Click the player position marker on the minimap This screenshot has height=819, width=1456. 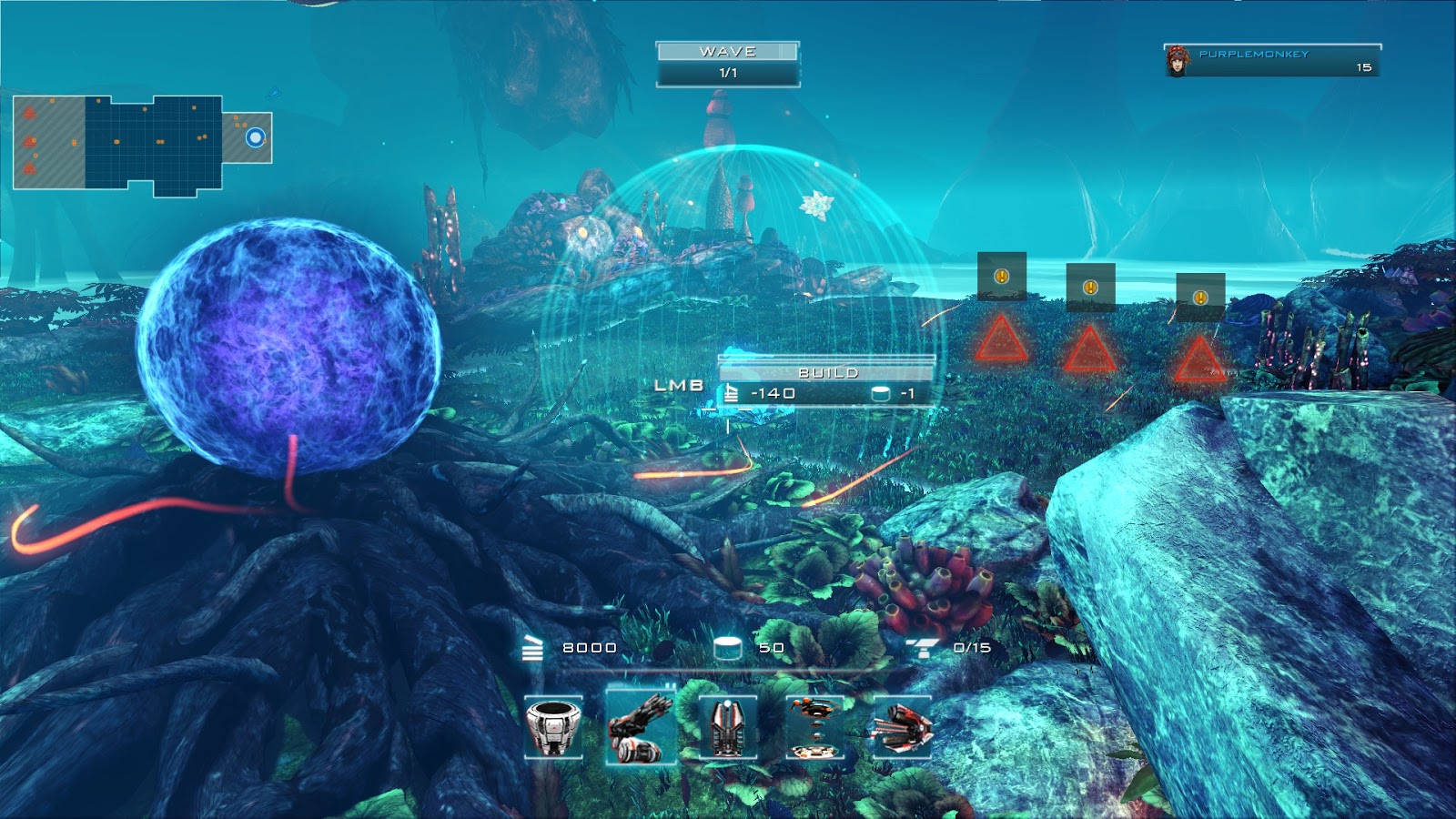[x=255, y=136]
